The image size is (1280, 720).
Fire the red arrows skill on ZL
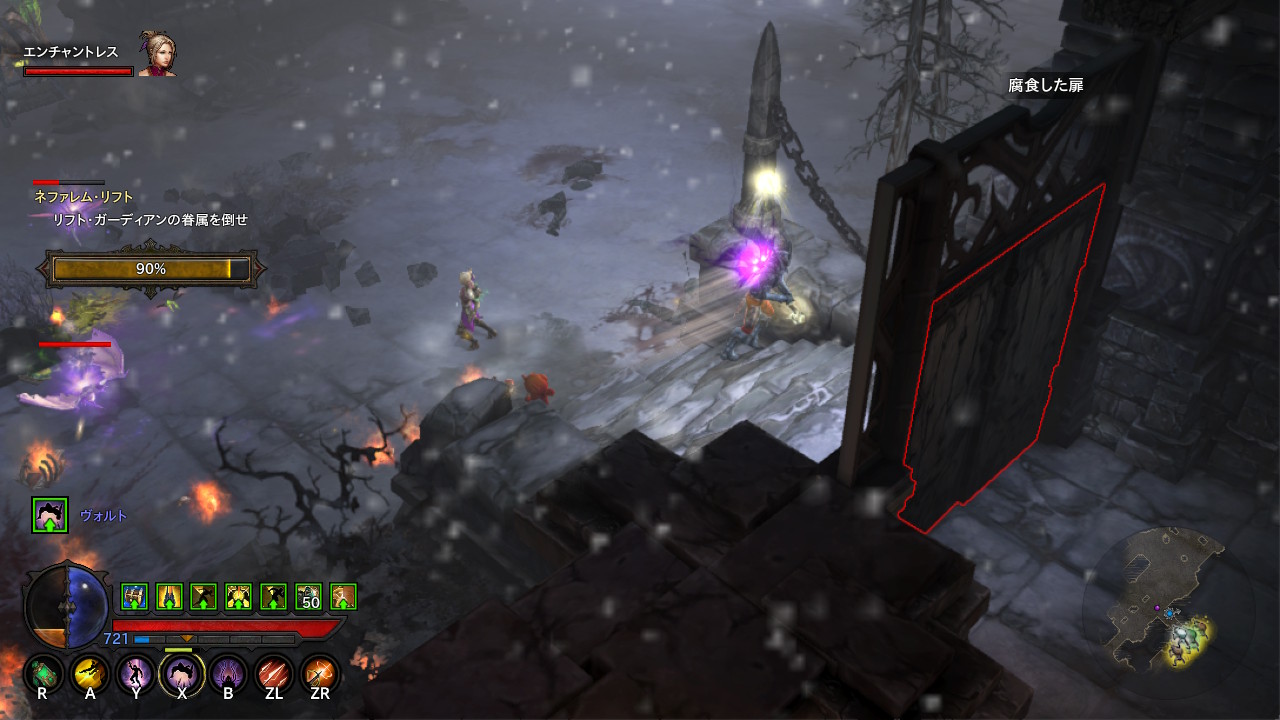click(274, 673)
